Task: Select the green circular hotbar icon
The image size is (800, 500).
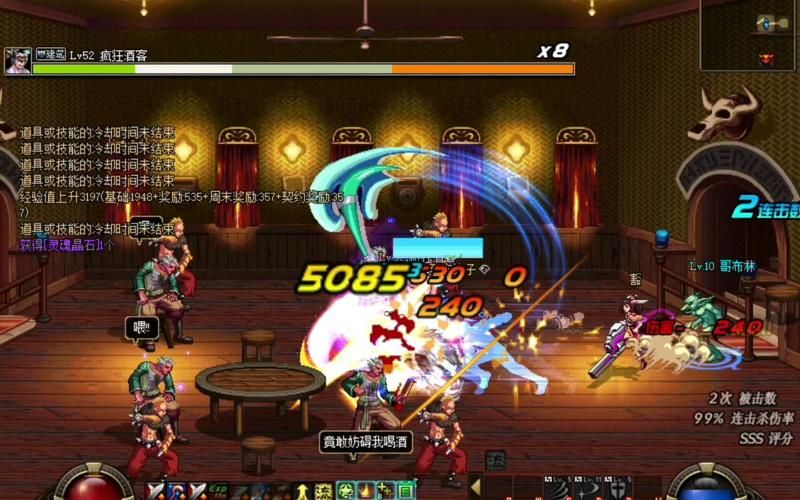Action: pos(345,491)
